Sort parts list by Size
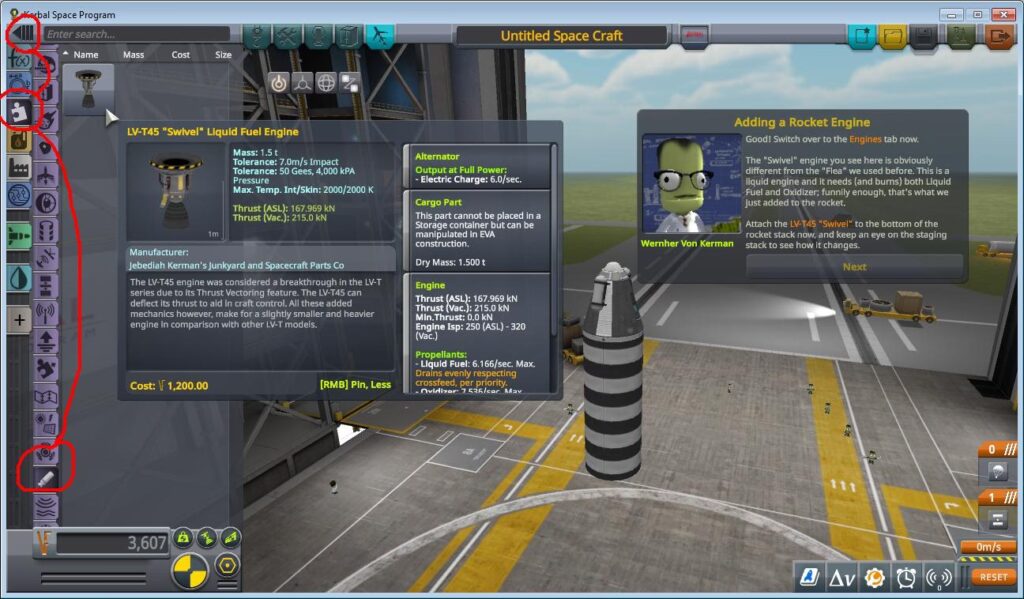The width and height of the screenshot is (1024, 599). point(222,55)
